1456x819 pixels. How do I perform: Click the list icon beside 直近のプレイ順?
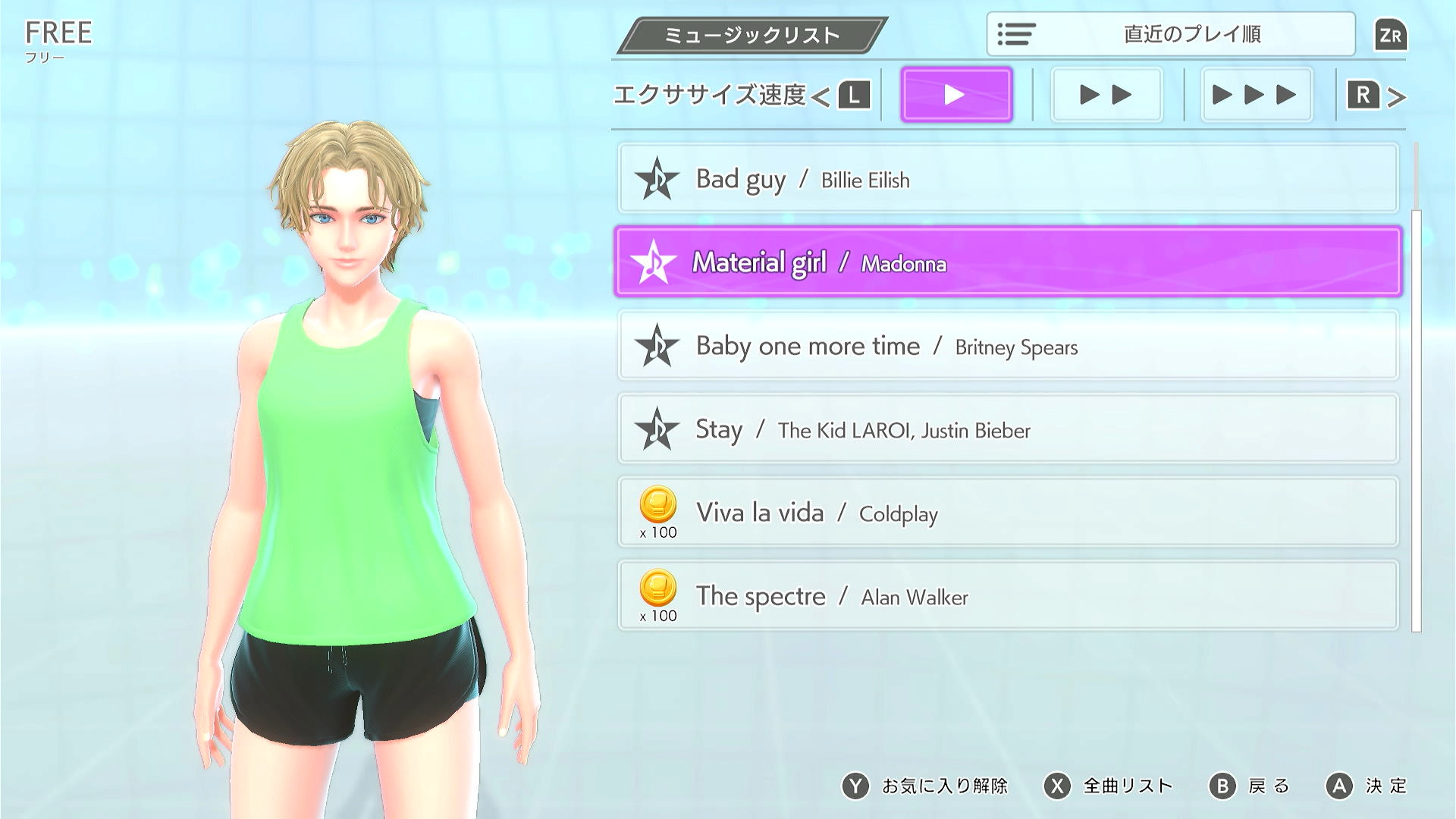[x=1017, y=34]
